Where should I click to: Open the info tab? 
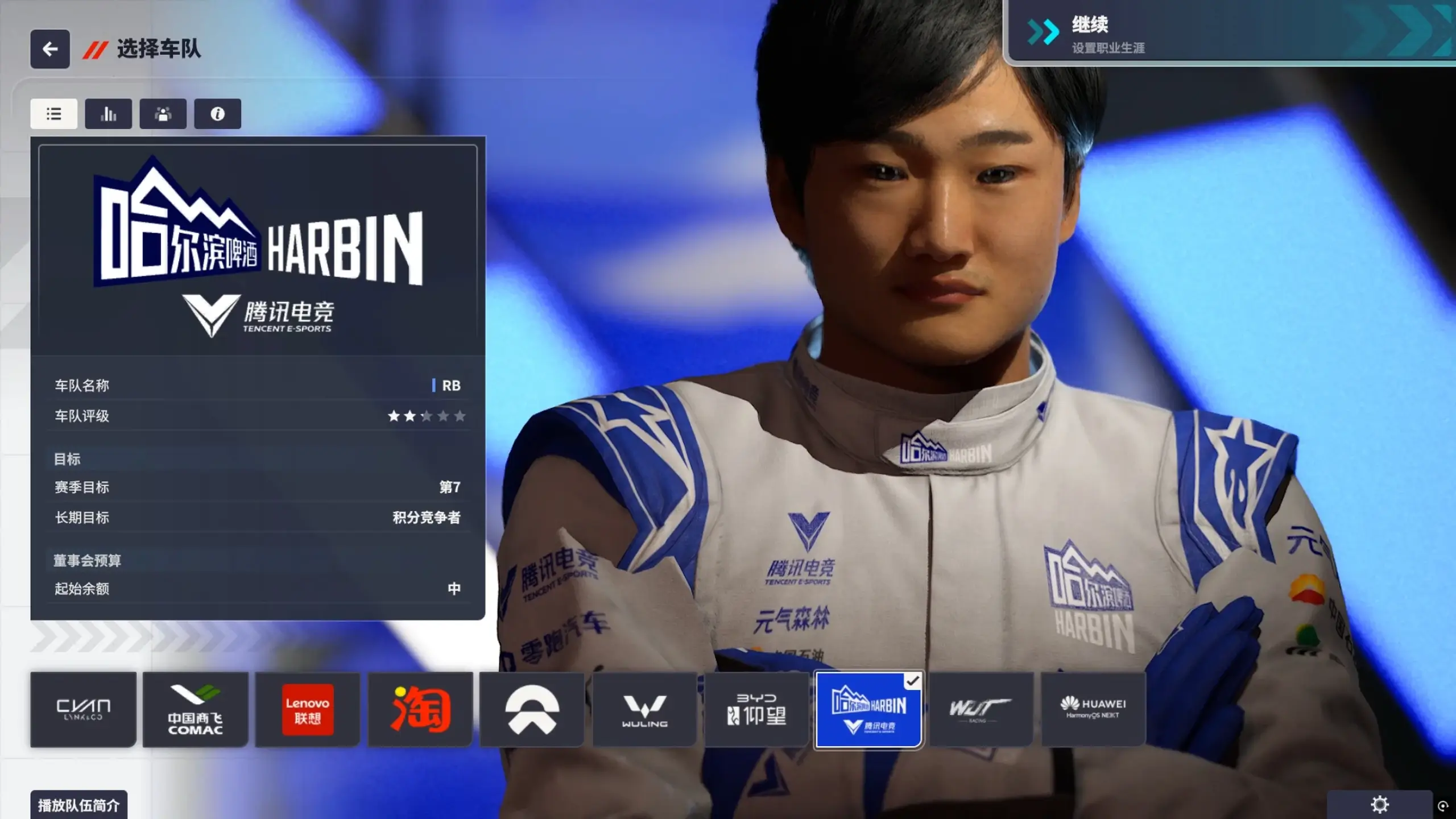(217, 114)
